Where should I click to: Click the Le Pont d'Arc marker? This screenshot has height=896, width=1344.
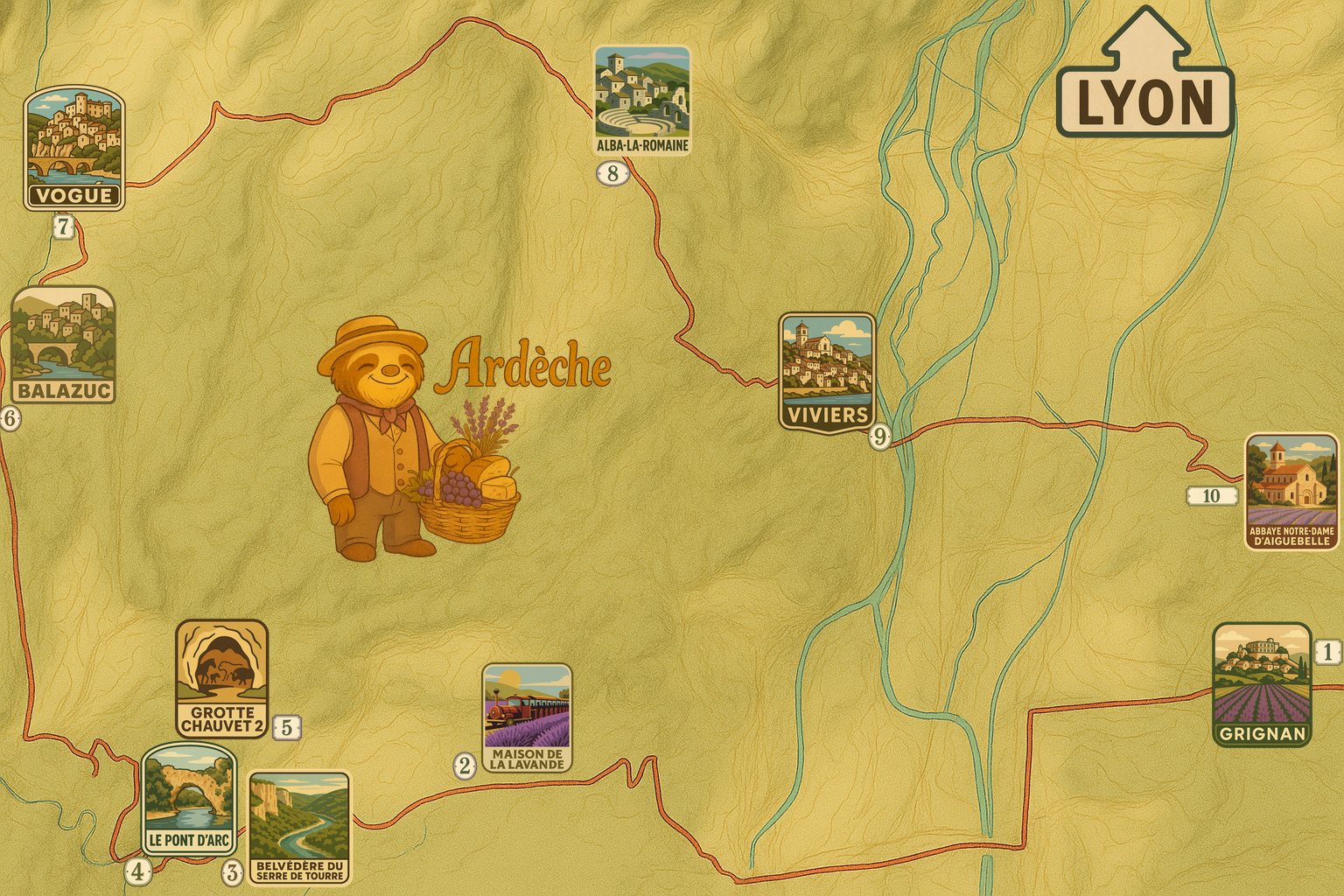tap(189, 798)
